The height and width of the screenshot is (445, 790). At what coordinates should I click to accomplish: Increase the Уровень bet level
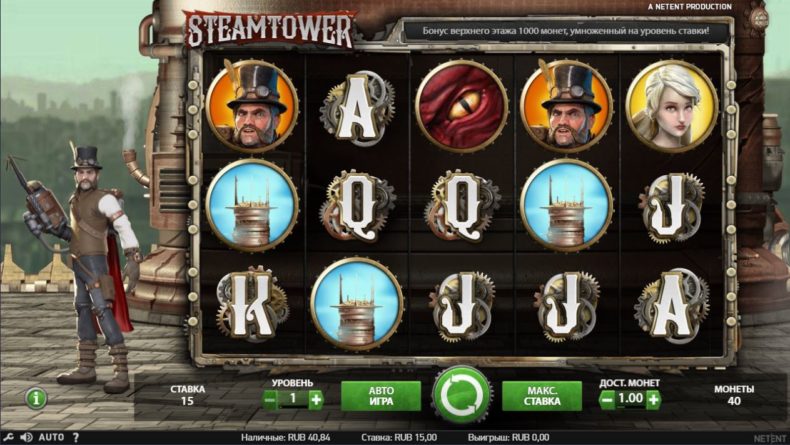[x=316, y=399]
